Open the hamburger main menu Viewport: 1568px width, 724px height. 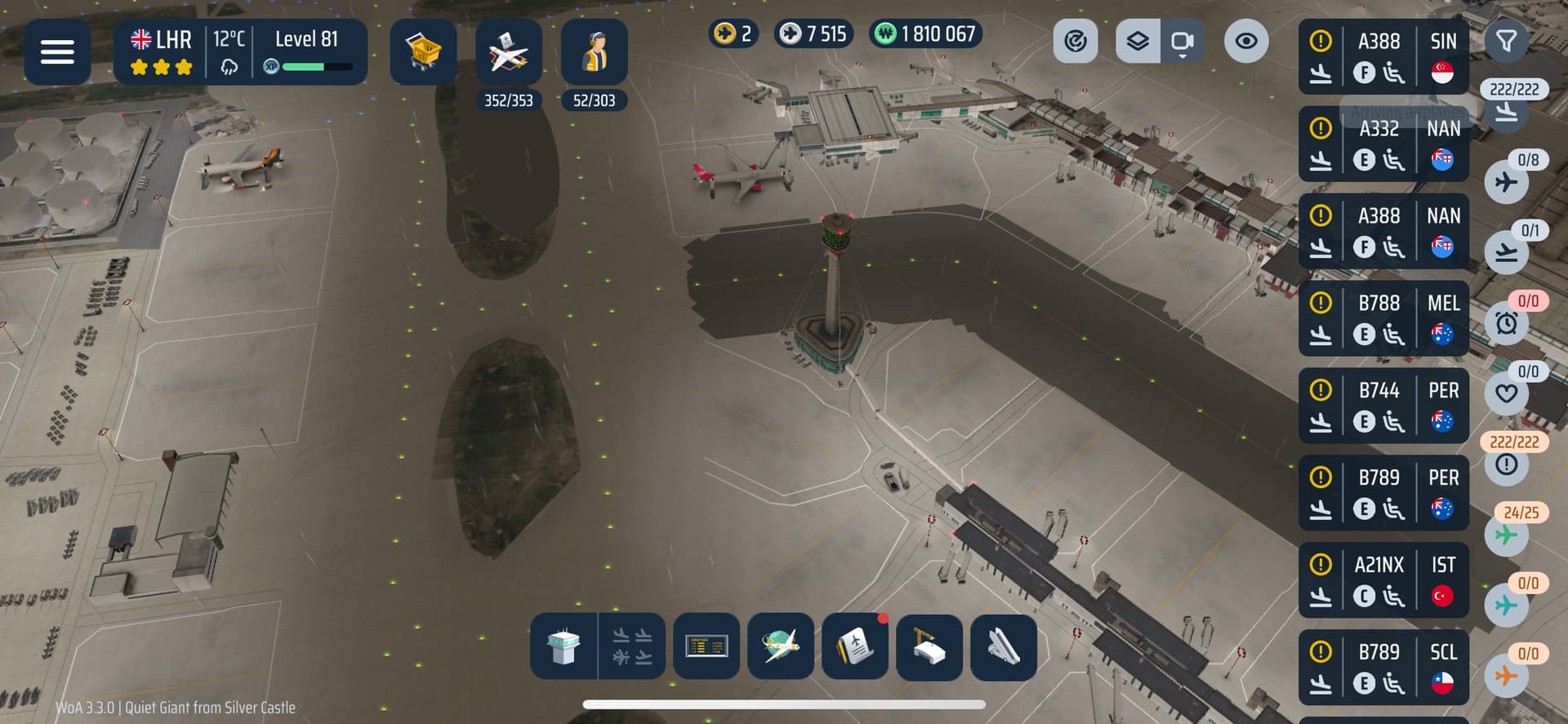point(57,52)
